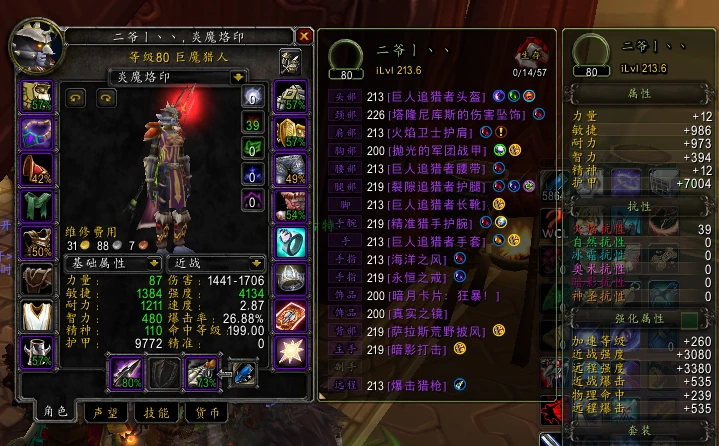Viewport: 719px width, 446px height.
Task: Rotate character model right
Action: [x=105, y=97]
